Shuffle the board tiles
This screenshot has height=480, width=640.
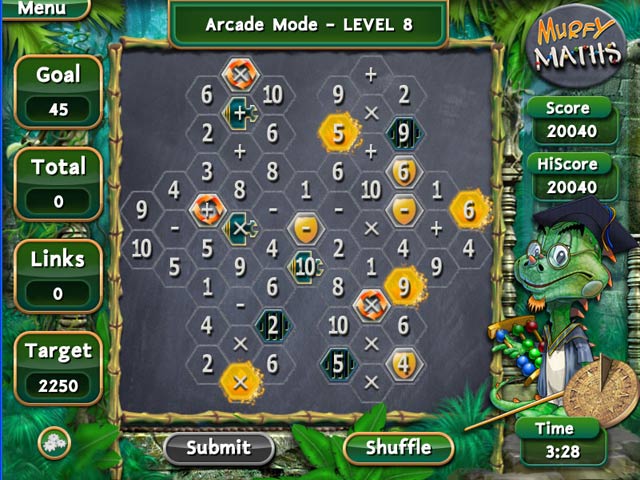(x=398, y=446)
